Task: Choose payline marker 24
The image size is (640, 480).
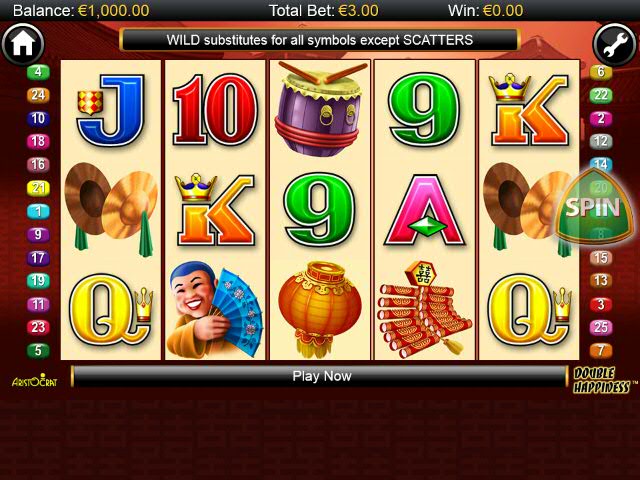Action: point(38,95)
